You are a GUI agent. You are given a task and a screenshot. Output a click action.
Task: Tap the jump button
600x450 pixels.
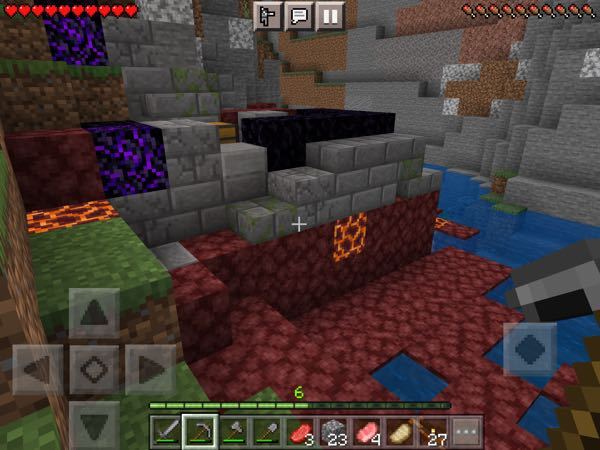pos(527,348)
